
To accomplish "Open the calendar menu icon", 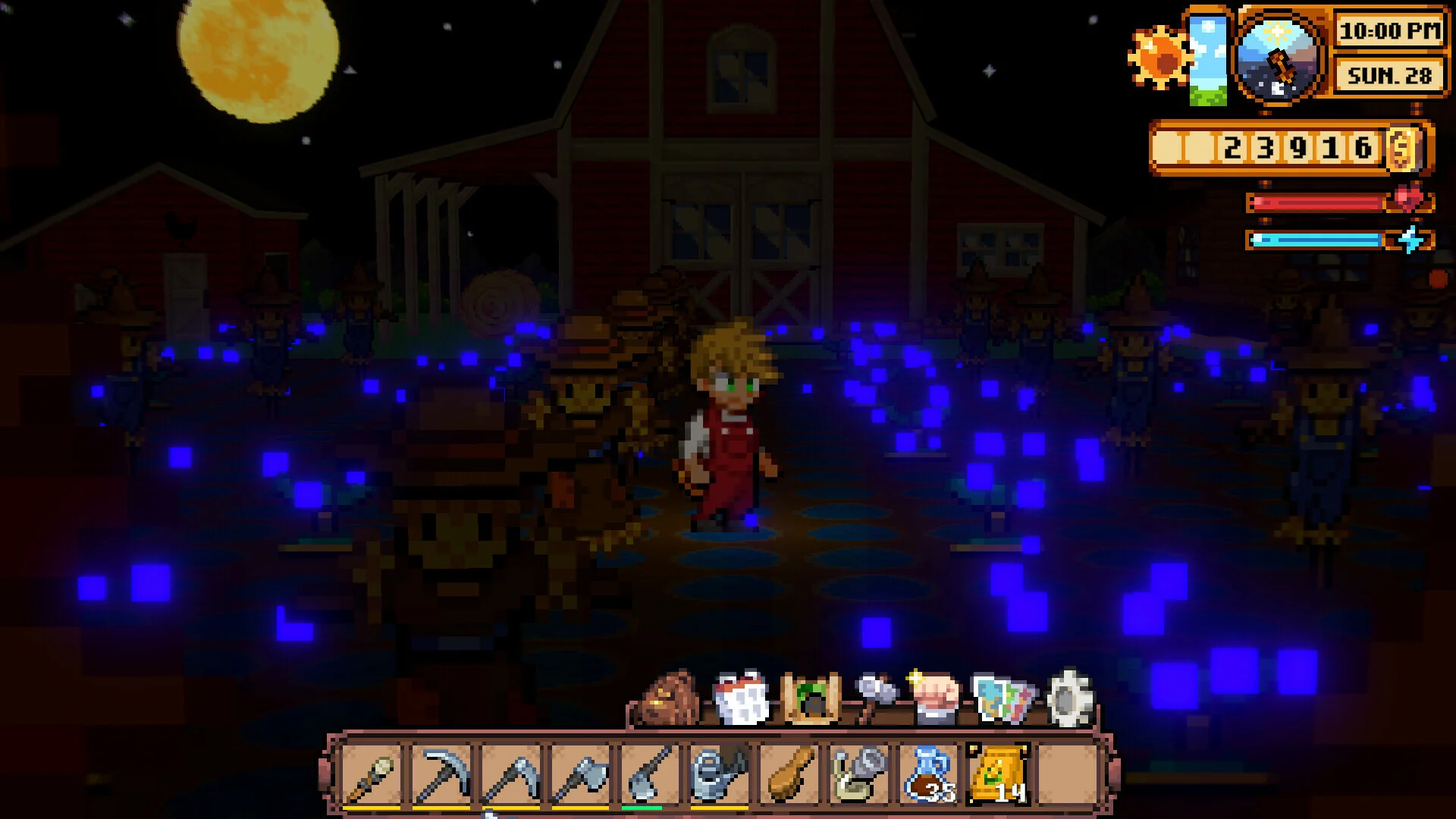I will tap(741, 698).
